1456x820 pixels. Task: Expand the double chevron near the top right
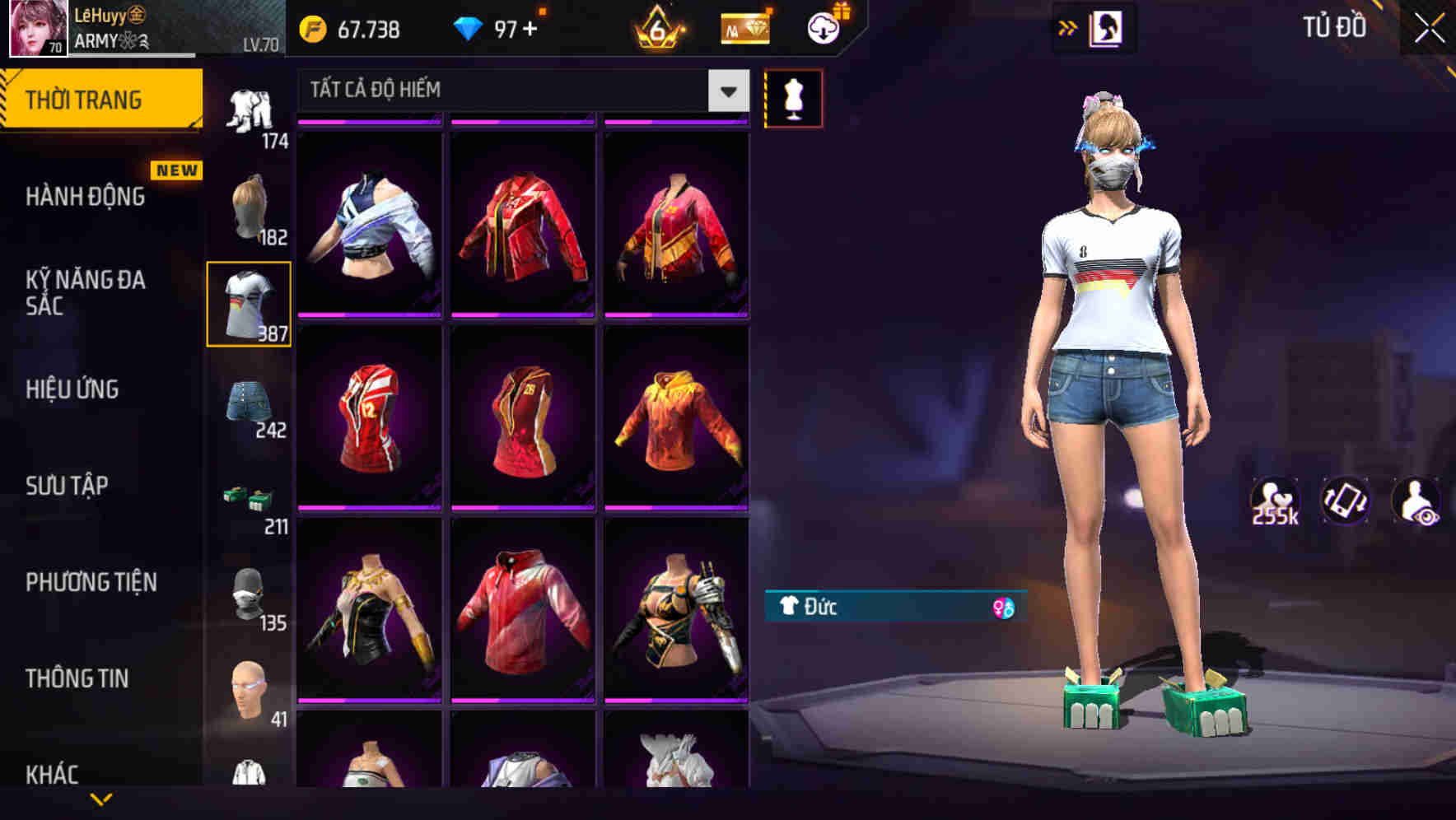[x=1068, y=27]
